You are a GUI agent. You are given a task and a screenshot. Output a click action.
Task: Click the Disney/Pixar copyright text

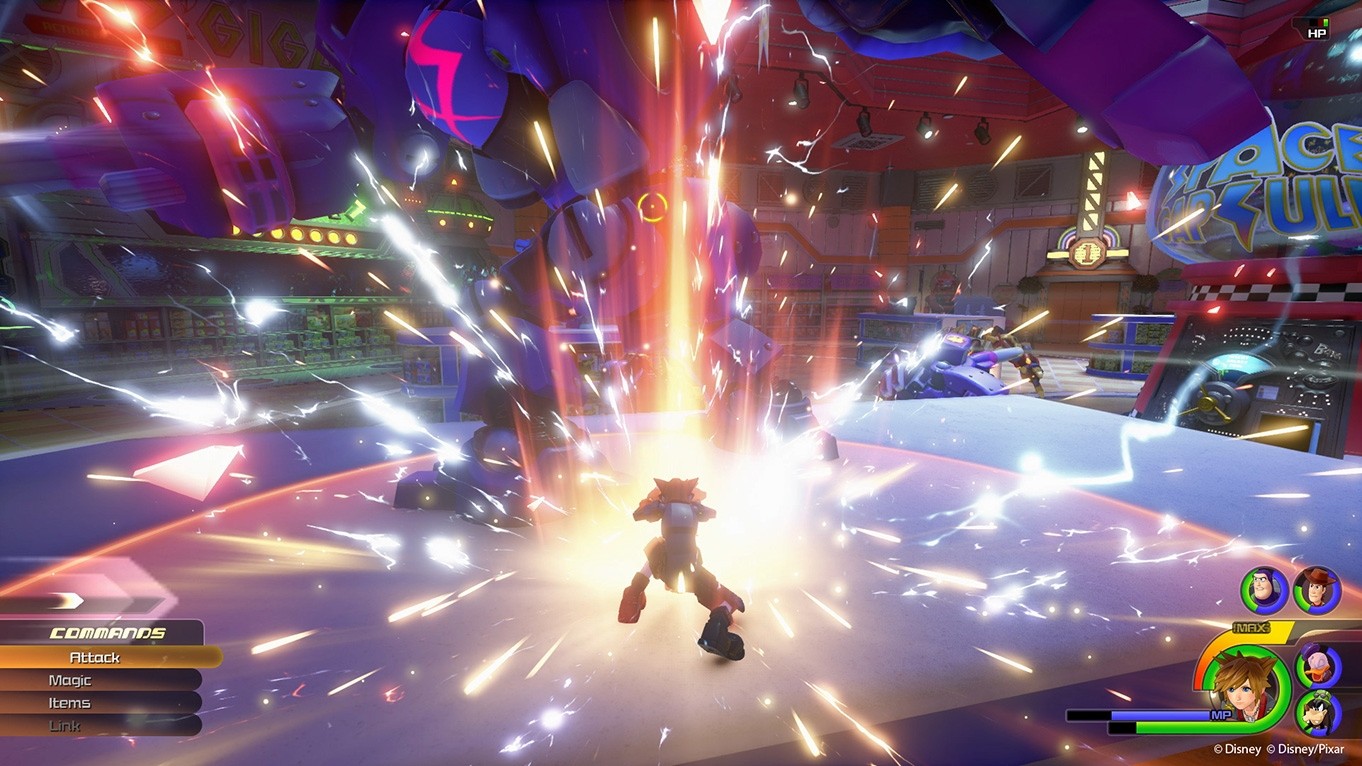pyautogui.click(x=1305, y=747)
